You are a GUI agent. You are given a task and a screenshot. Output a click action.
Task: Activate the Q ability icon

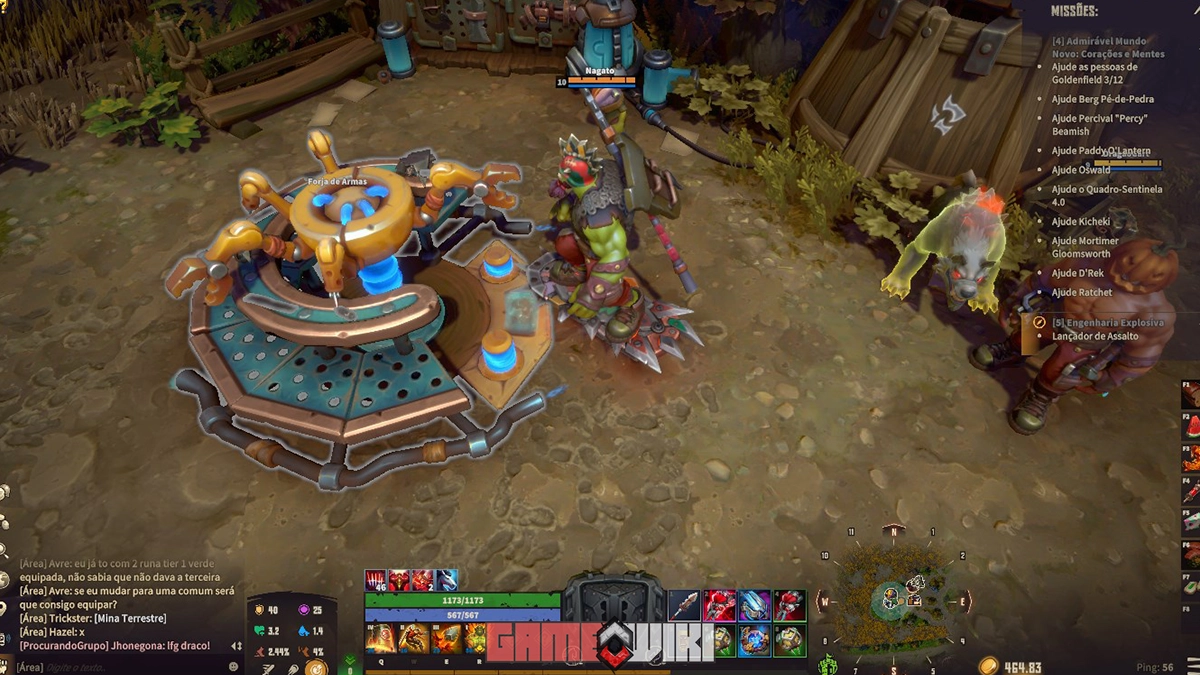click(381, 638)
